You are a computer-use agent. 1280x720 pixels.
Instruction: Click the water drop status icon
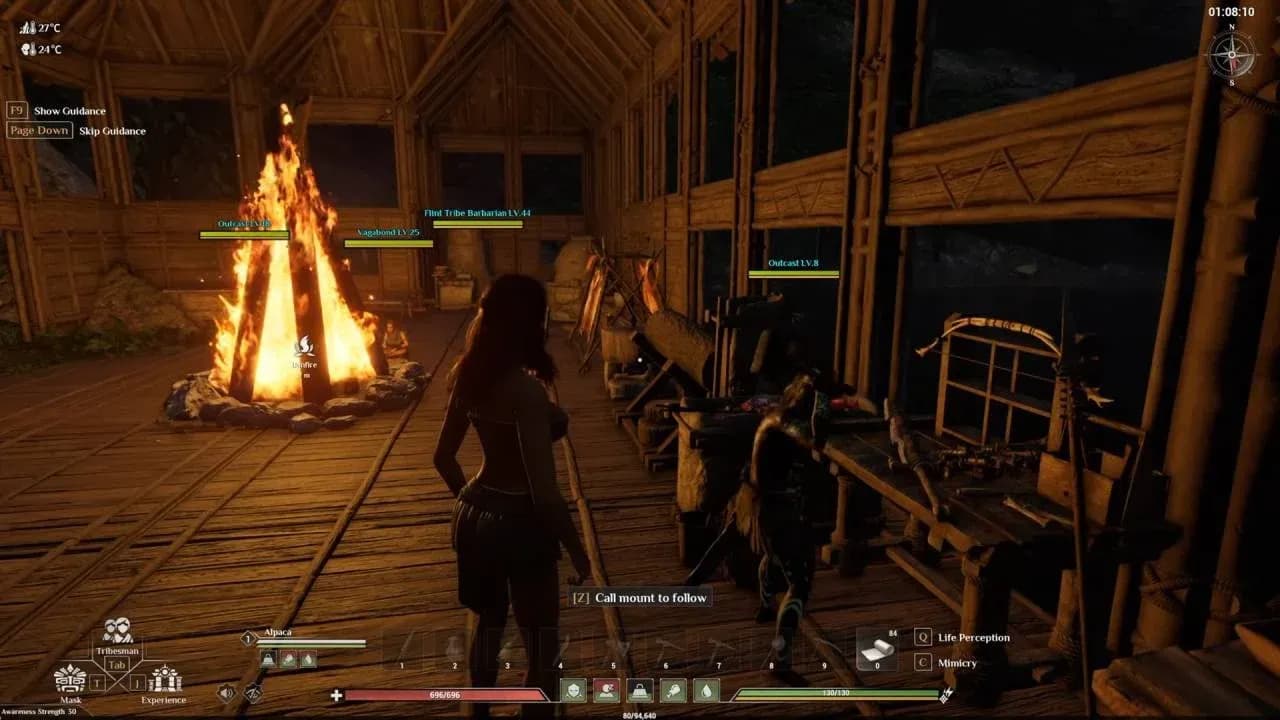(x=706, y=691)
